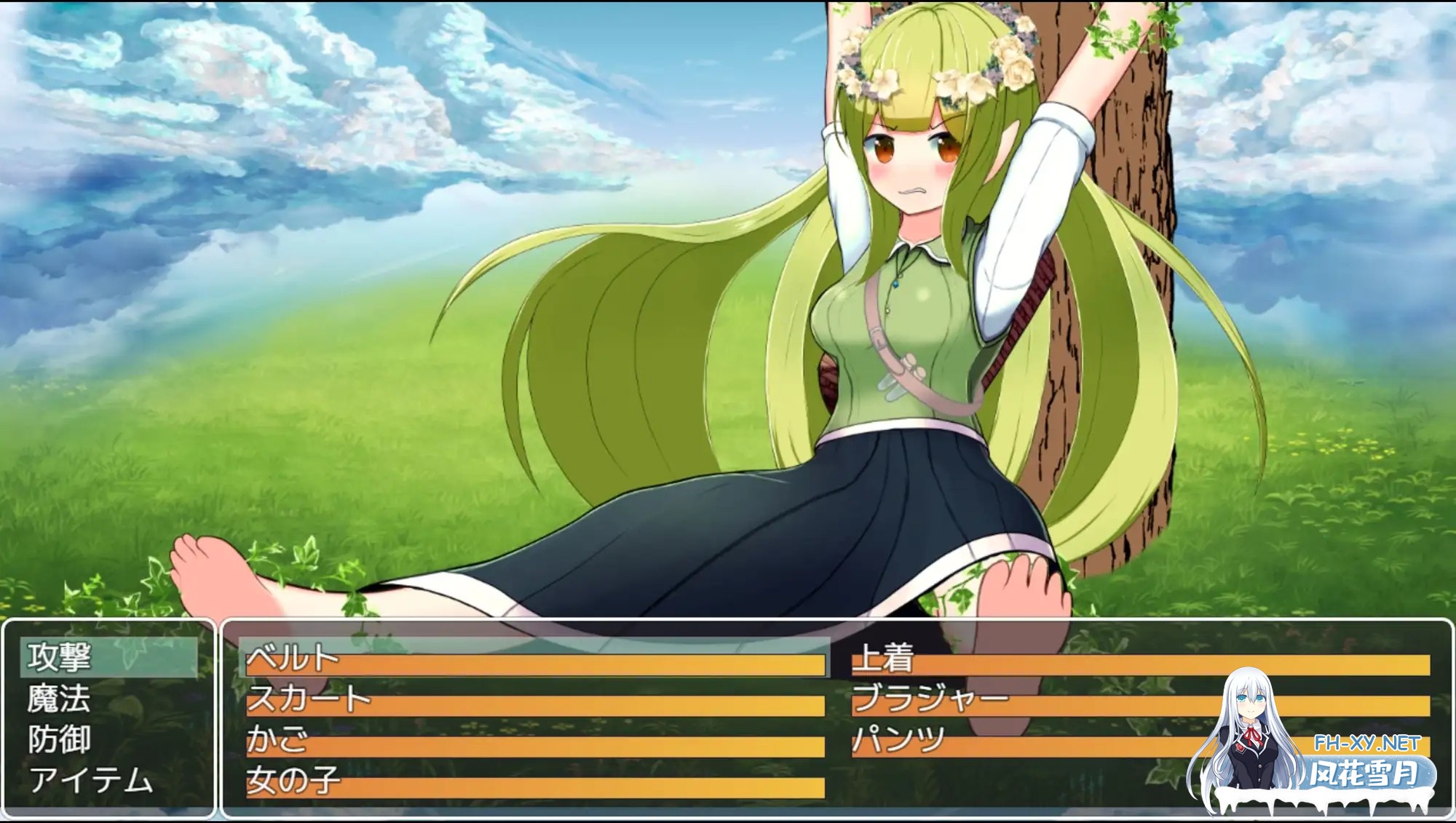This screenshot has height=823, width=1456.
Task: Select the かご basket target
Action: tap(534, 740)
